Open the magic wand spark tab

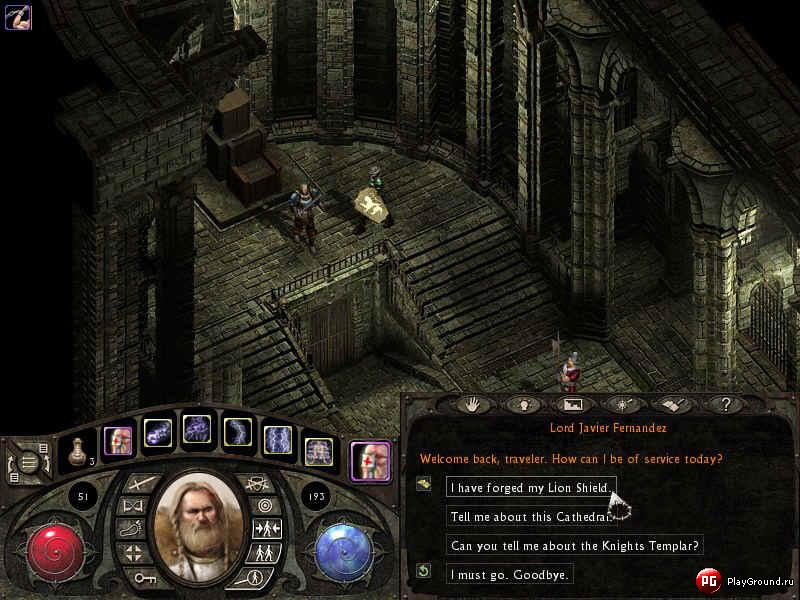point(622,404)
